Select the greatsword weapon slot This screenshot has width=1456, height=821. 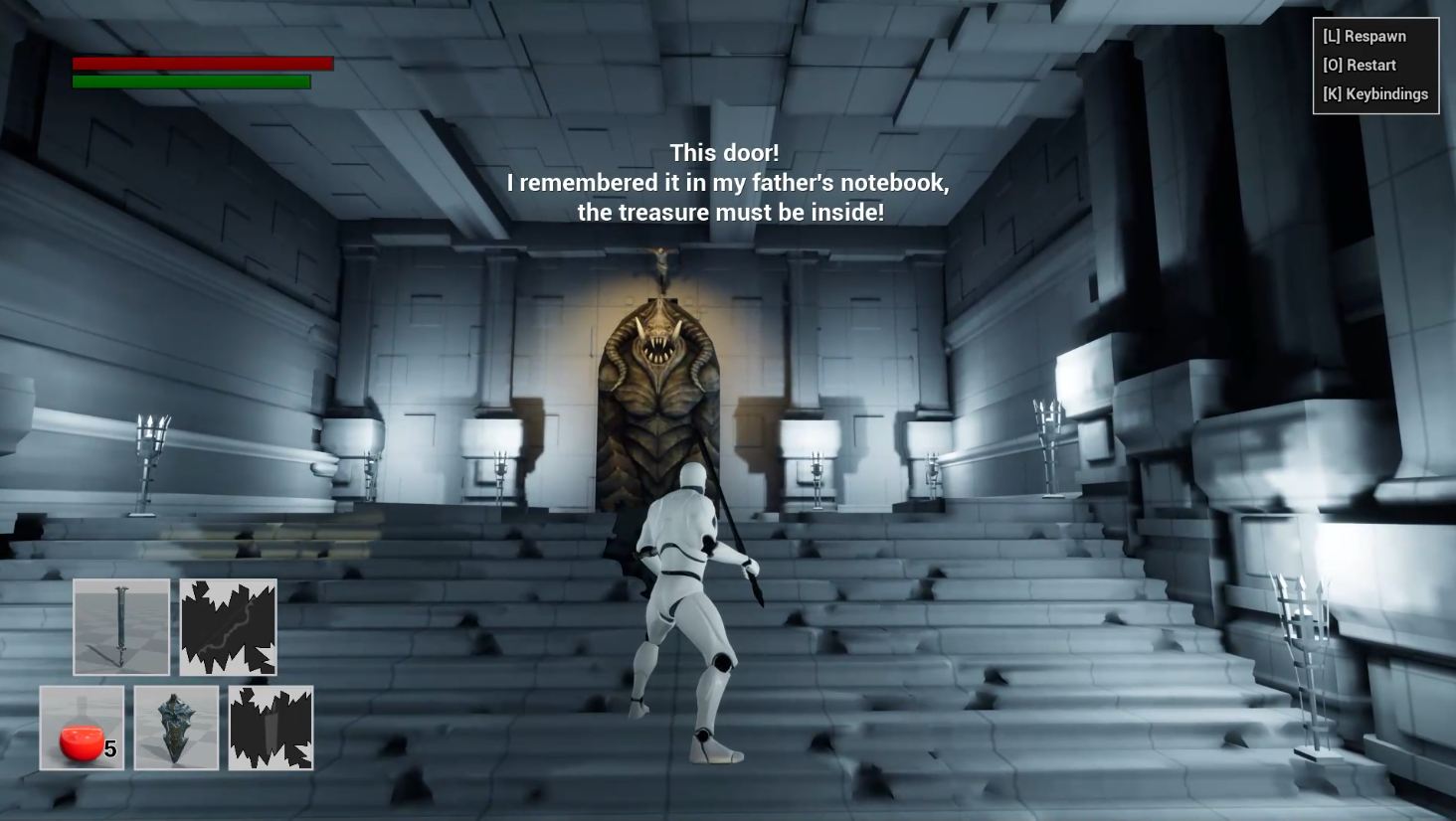pyautogui.click(x=121, y=627)
